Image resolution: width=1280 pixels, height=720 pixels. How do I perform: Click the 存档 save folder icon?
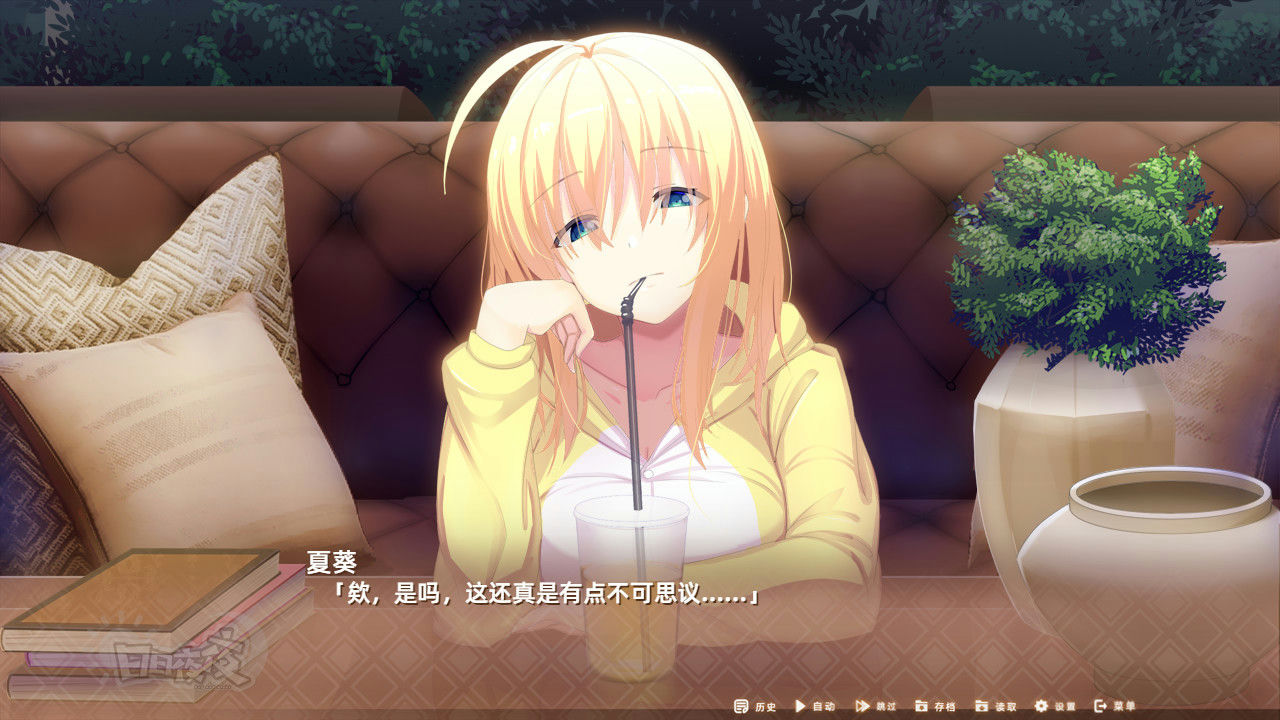coord(922,707)
